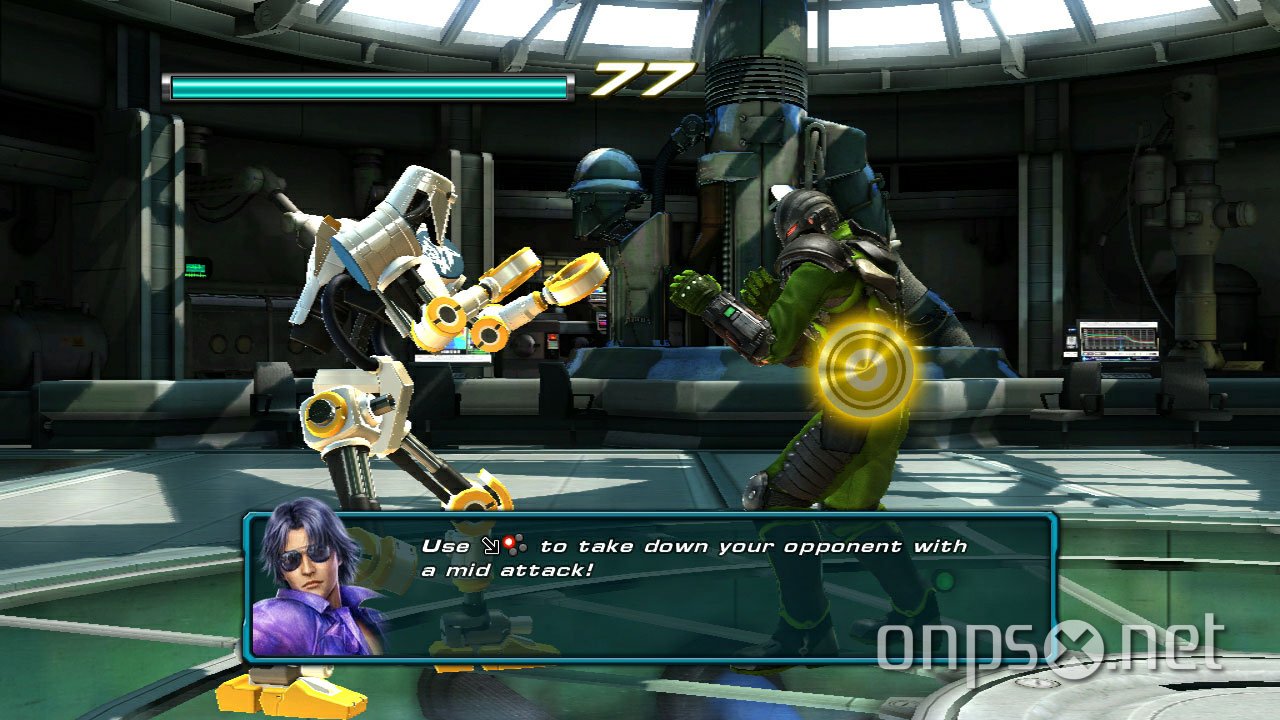Click the teal health bar at the top
Image resolution: width=1280 pixels, height=720 pixels.
tap(370, 85)
